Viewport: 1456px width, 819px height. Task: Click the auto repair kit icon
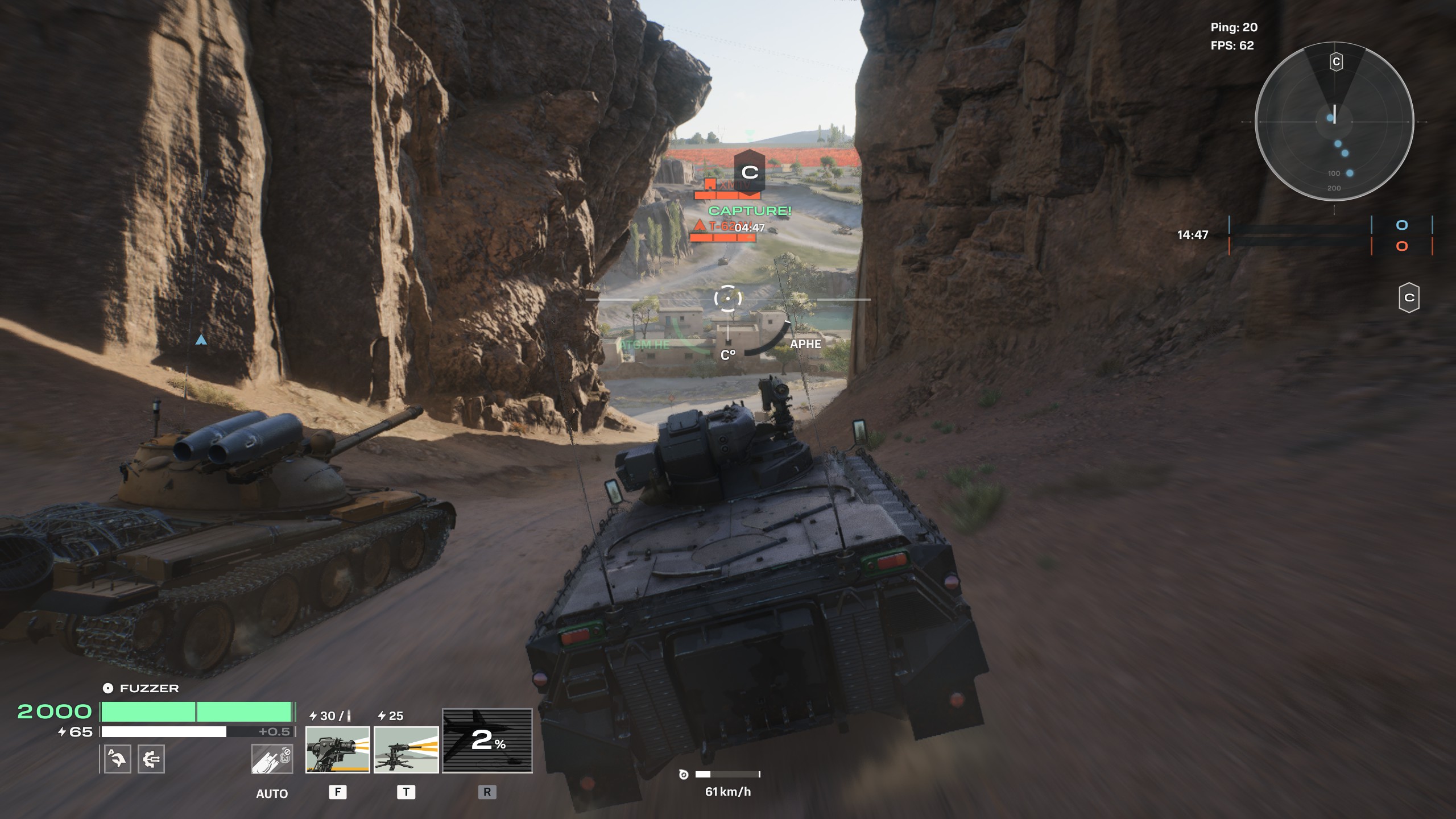point(272,759)
